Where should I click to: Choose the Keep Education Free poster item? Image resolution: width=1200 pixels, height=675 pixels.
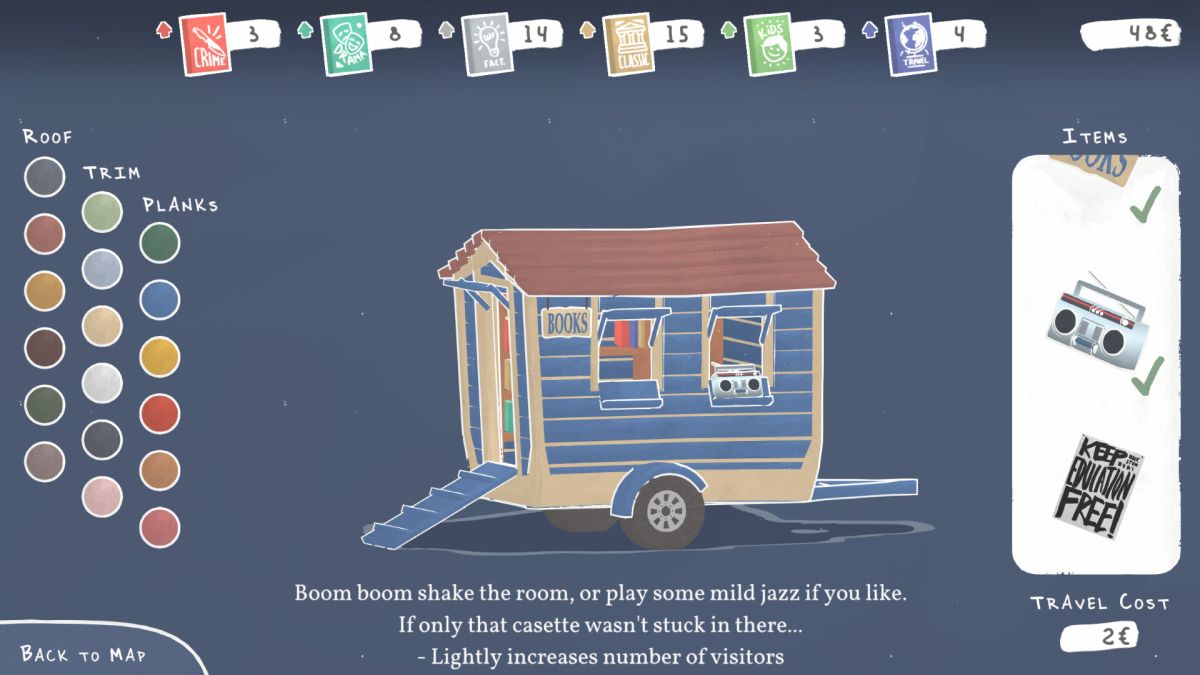point(1097,486)
